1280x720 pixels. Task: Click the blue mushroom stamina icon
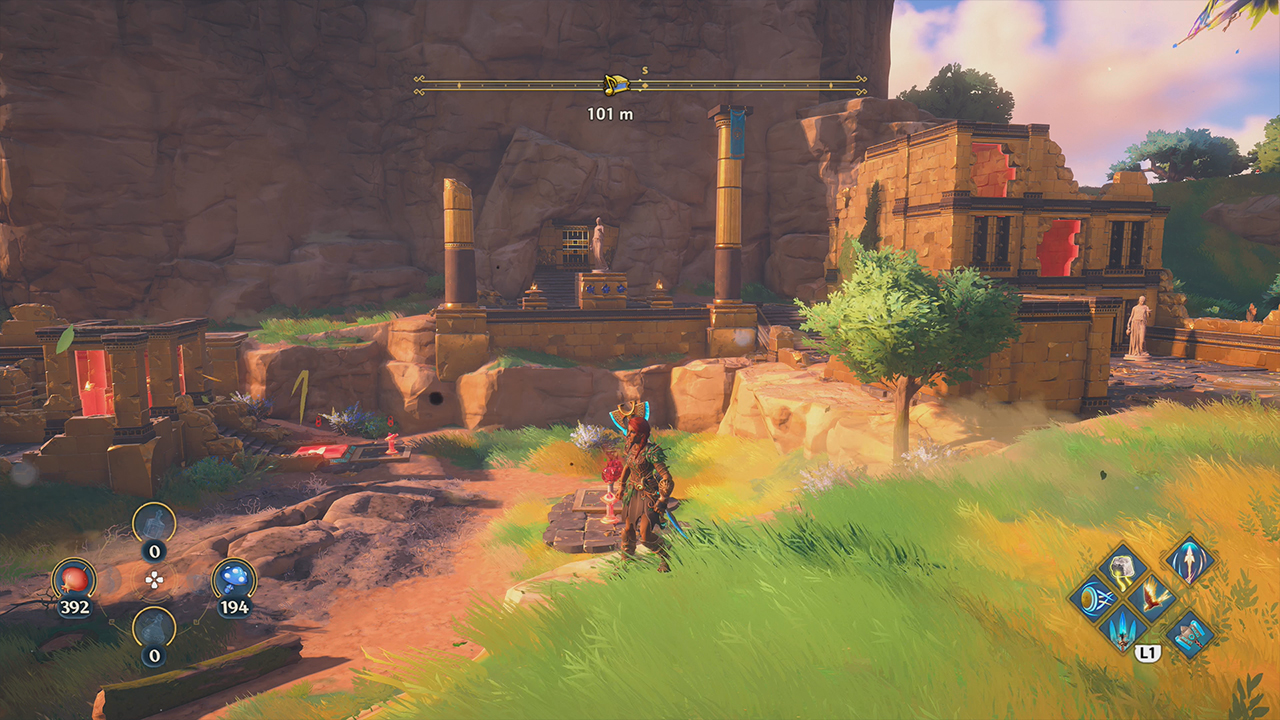tap(233, 579)
